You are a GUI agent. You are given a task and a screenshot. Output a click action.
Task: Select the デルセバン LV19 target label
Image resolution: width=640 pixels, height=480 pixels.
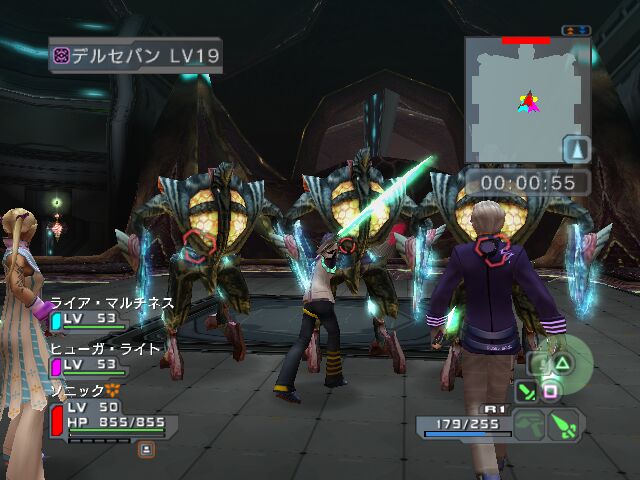pos(136,55)
